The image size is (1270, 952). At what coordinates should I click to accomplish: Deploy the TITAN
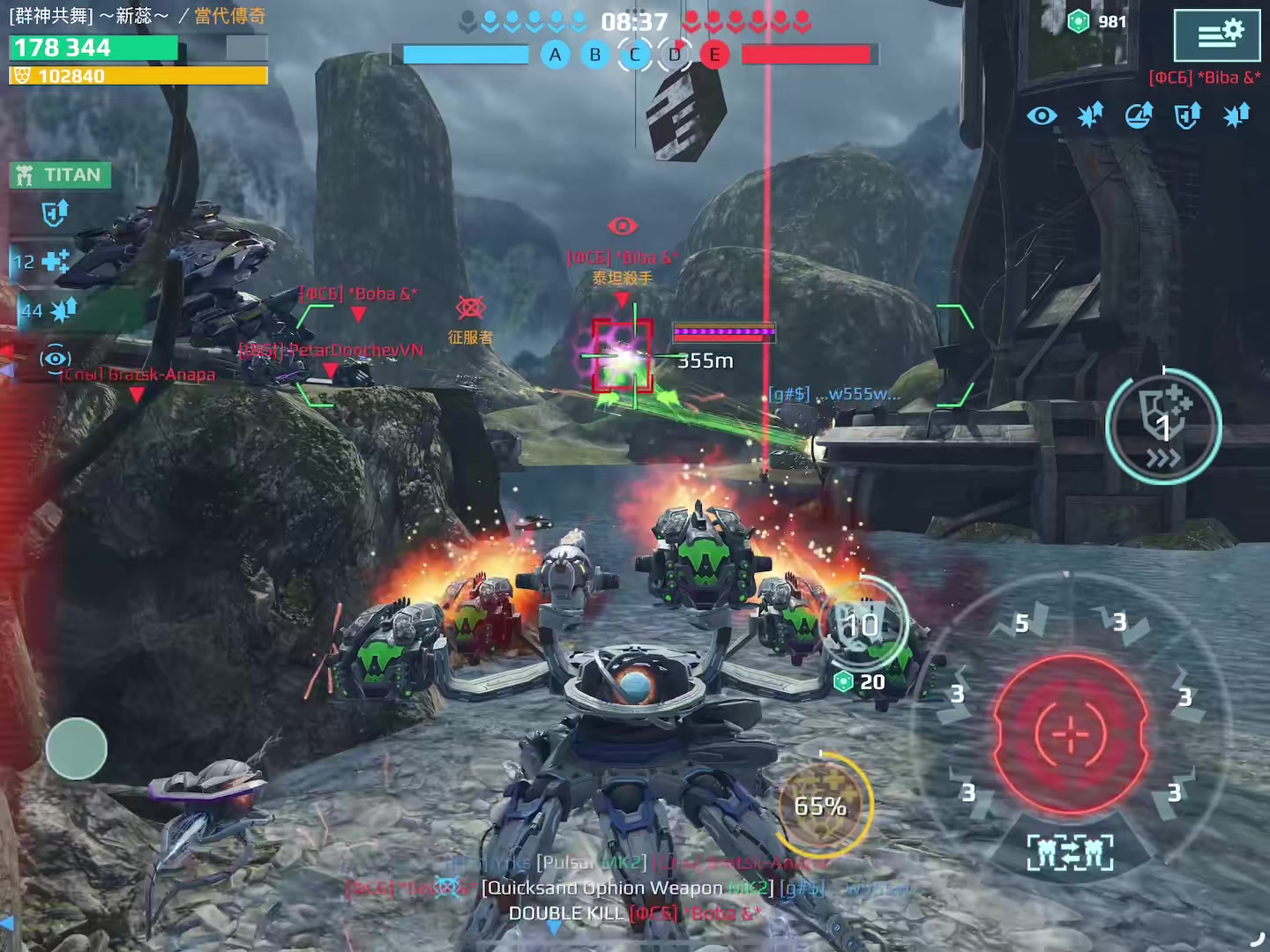tap(62, 175)
